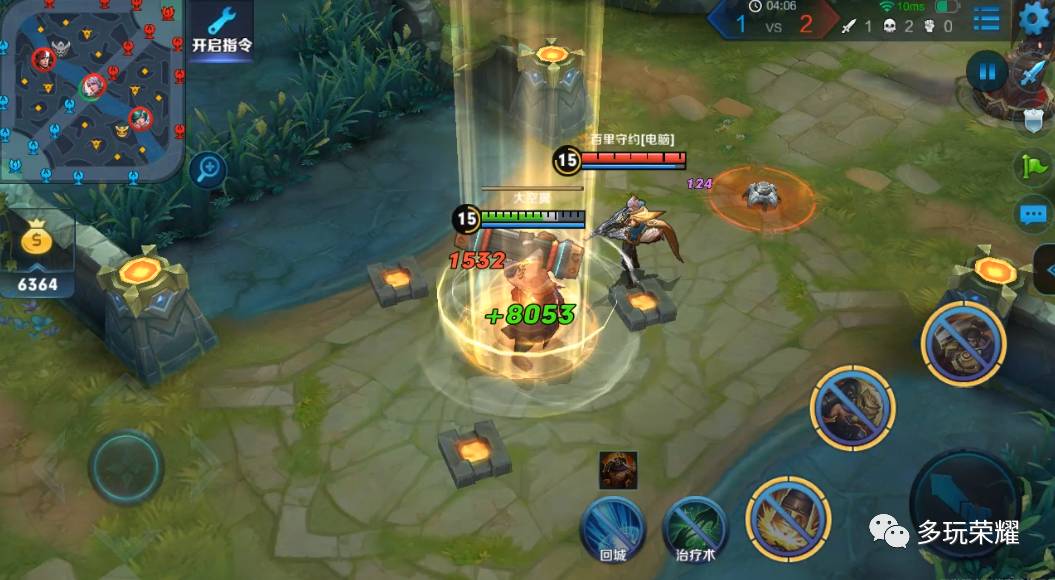Image resolution: width=1055 pixels, height=580 pixels.
Task: Tap the magnifier button below the minimap
Action: click(208, 169)
